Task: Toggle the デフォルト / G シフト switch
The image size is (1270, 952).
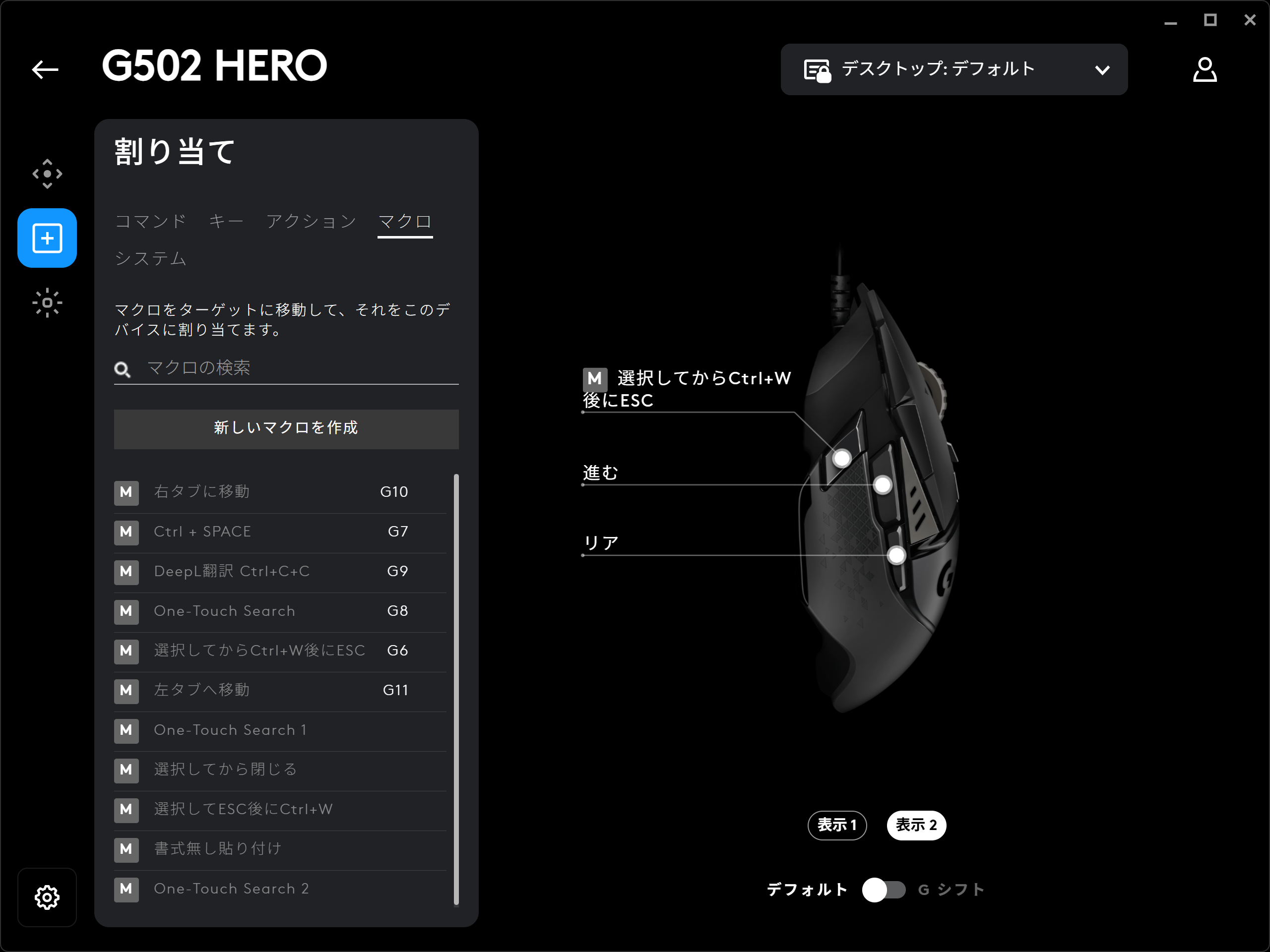Action: coord(883,890)
